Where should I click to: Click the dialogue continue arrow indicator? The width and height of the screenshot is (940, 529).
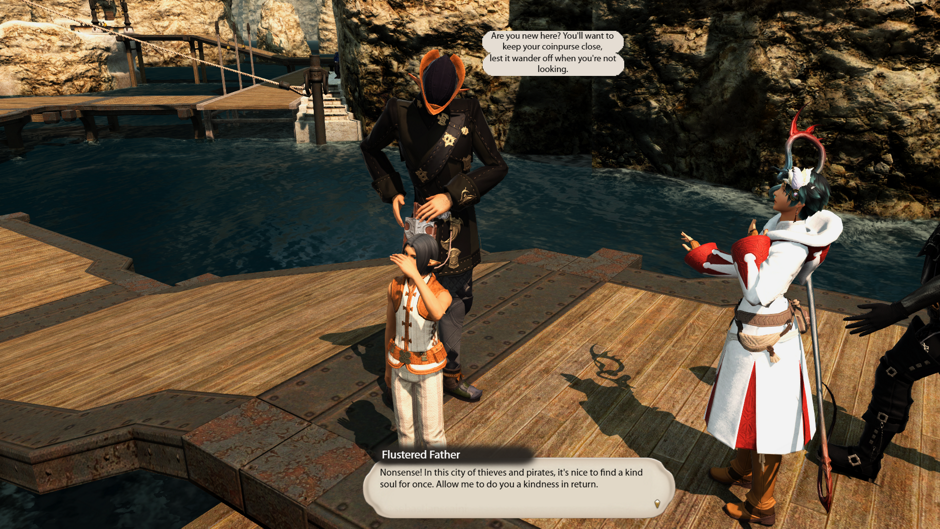click(x=657, y=504)
